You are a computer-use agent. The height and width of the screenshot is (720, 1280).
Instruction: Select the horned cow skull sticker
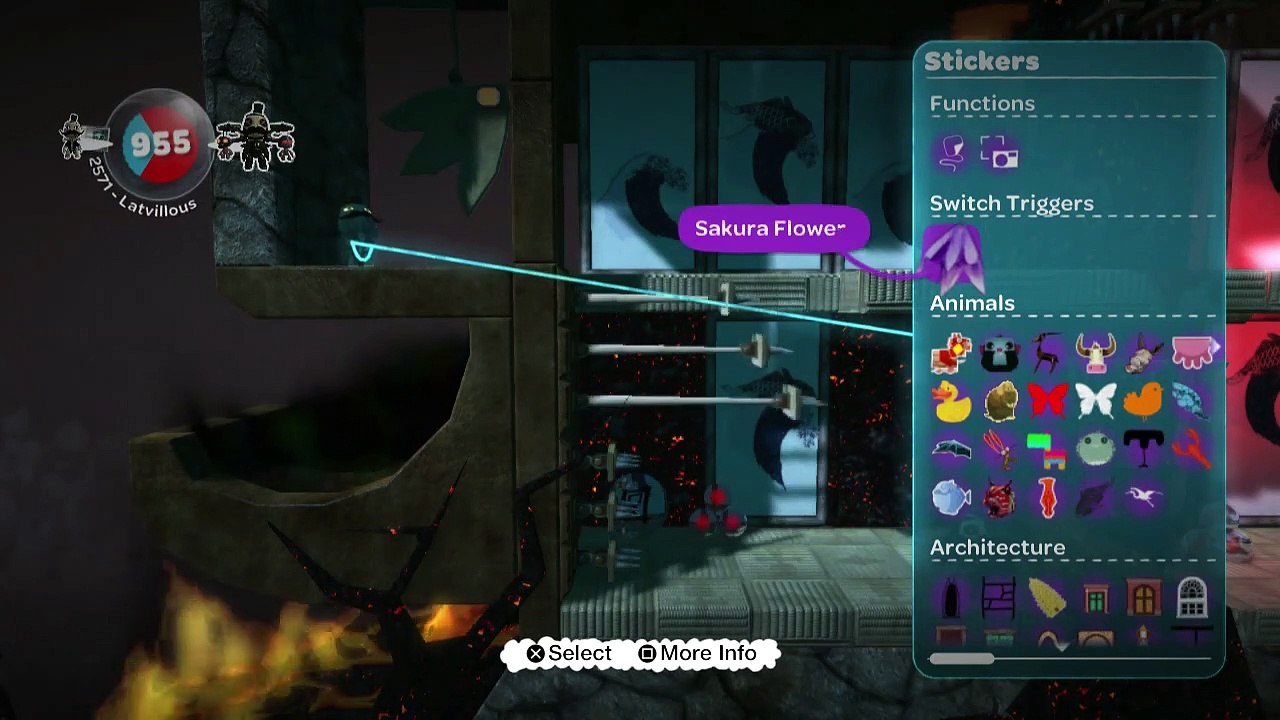tap(1095, 352)
